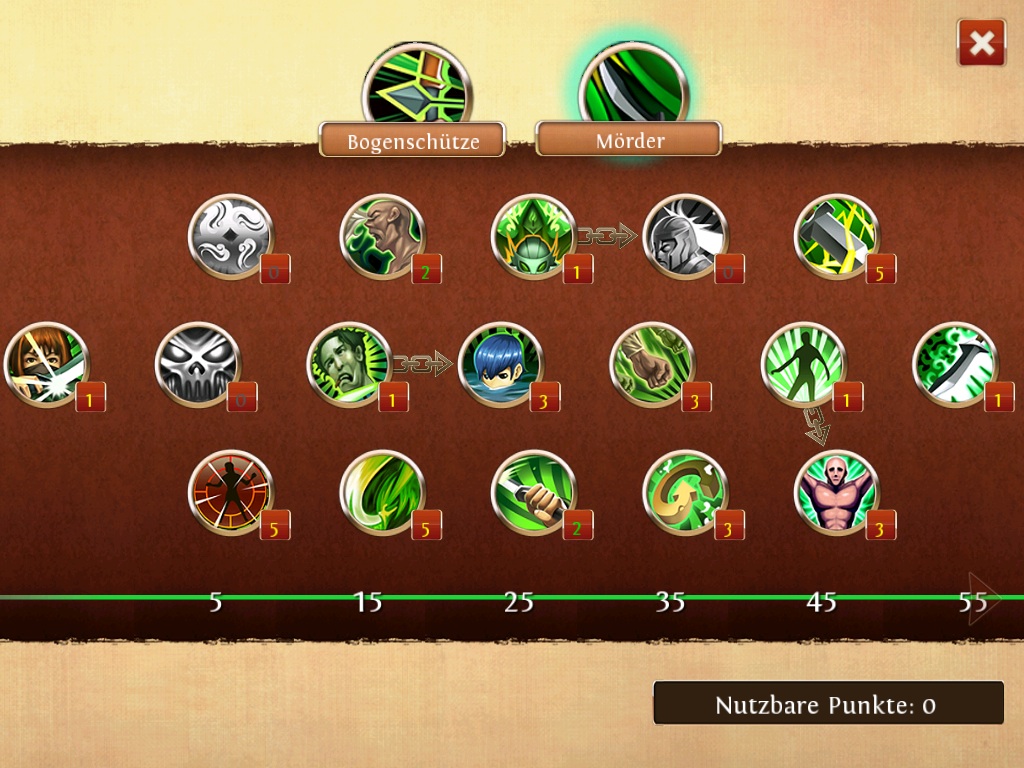Close the skill tree window
1024x768 pixels.
(x=981, y=43)
